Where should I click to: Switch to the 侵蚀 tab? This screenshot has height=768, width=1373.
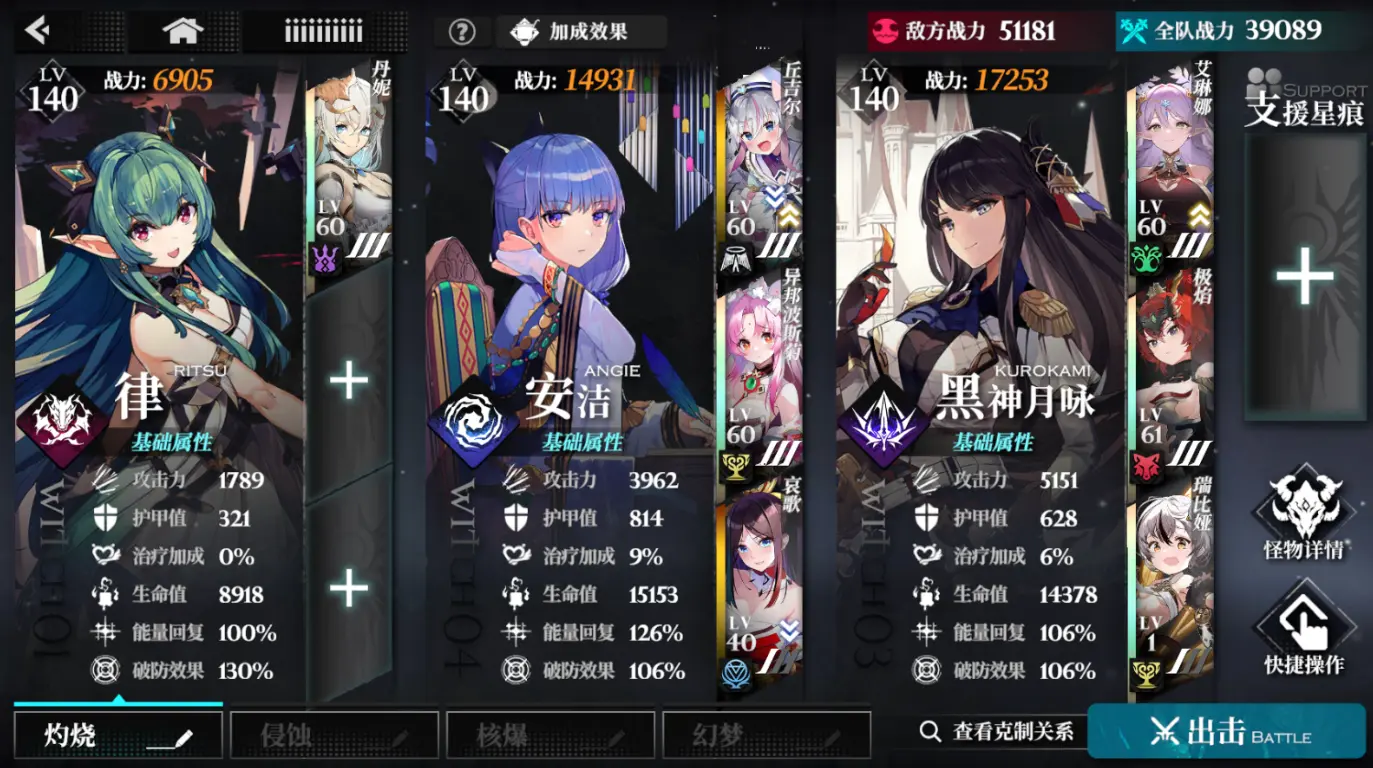click(333, 733)
